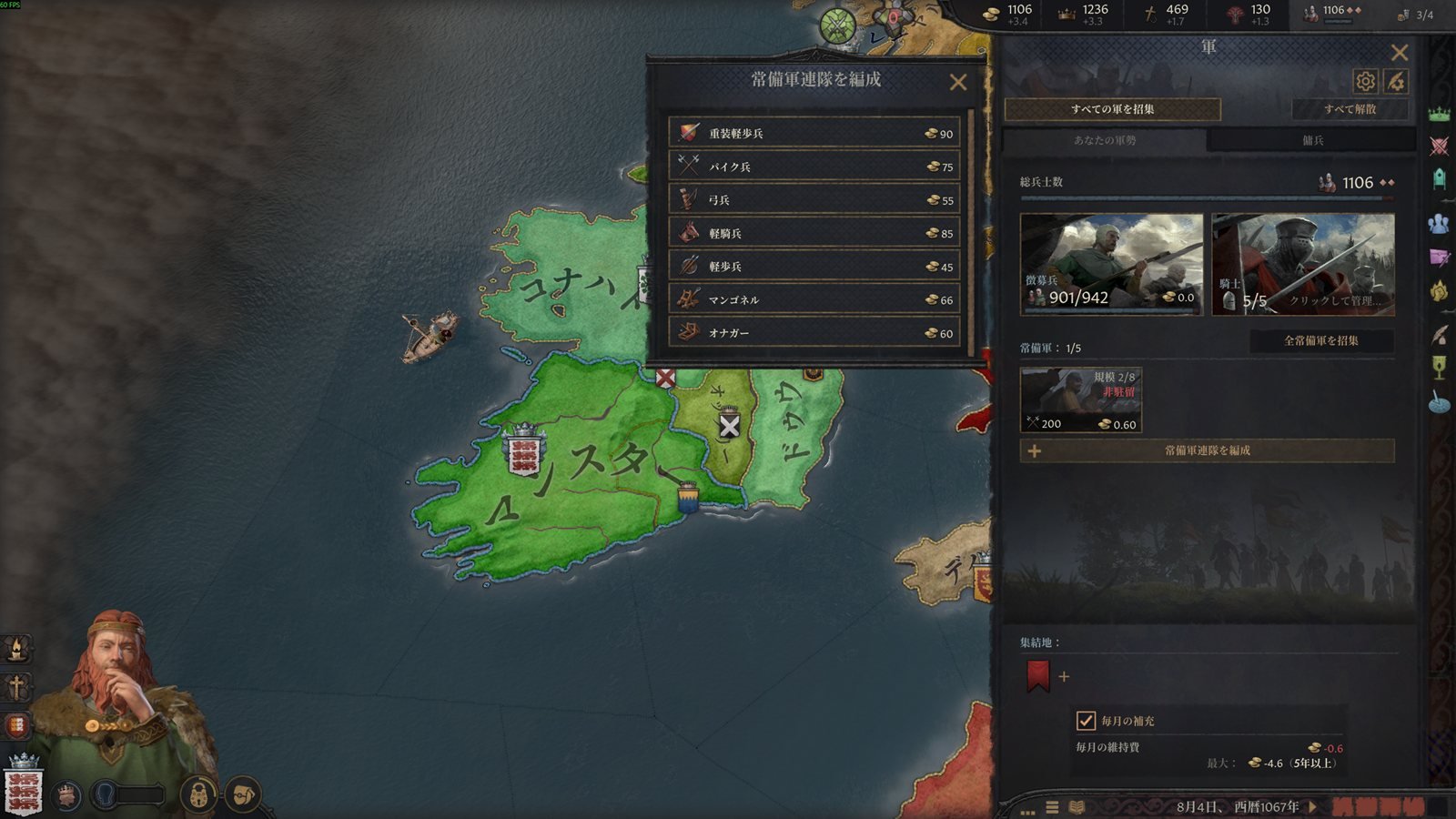Close the 軍 military panel
Viewport: 1456px width, 819px height.
coord(1400,53)
